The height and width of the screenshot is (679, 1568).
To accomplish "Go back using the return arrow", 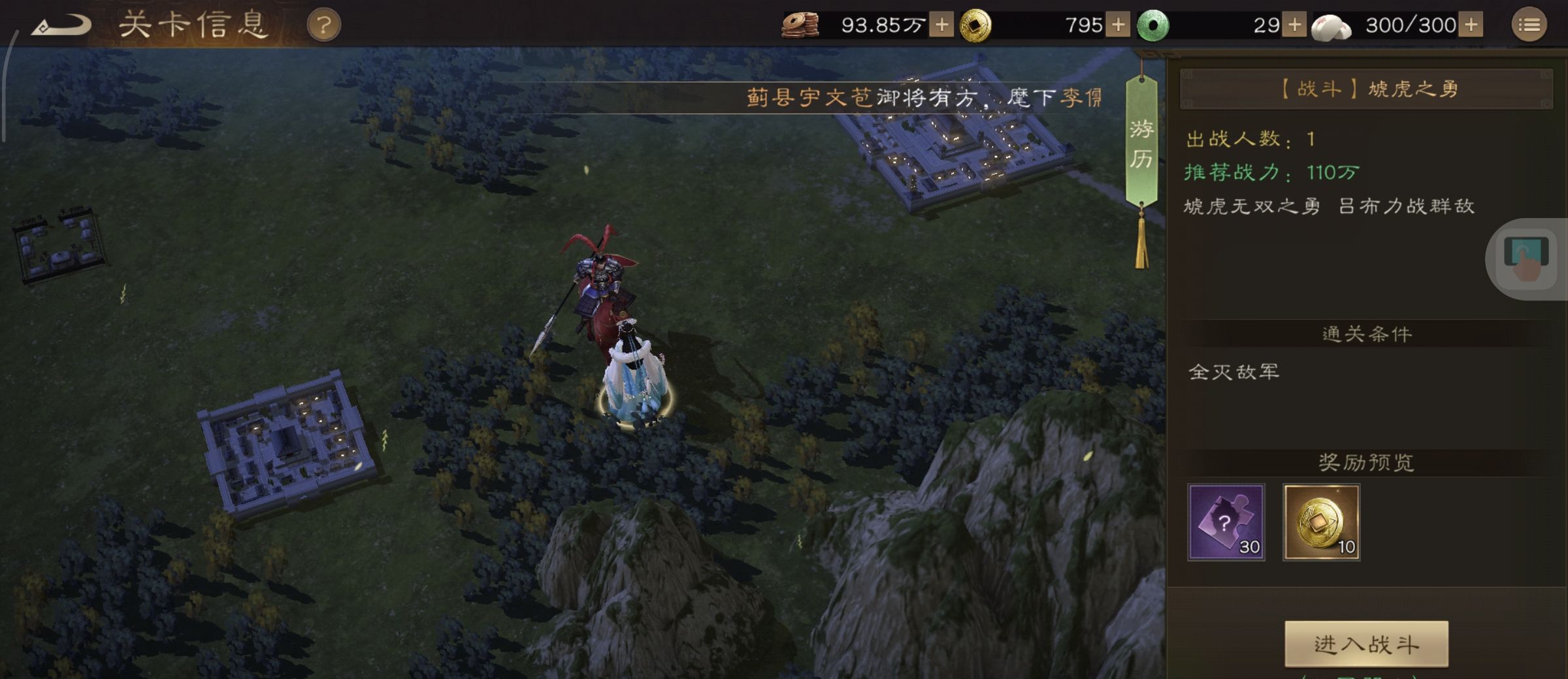I will 62,26.
